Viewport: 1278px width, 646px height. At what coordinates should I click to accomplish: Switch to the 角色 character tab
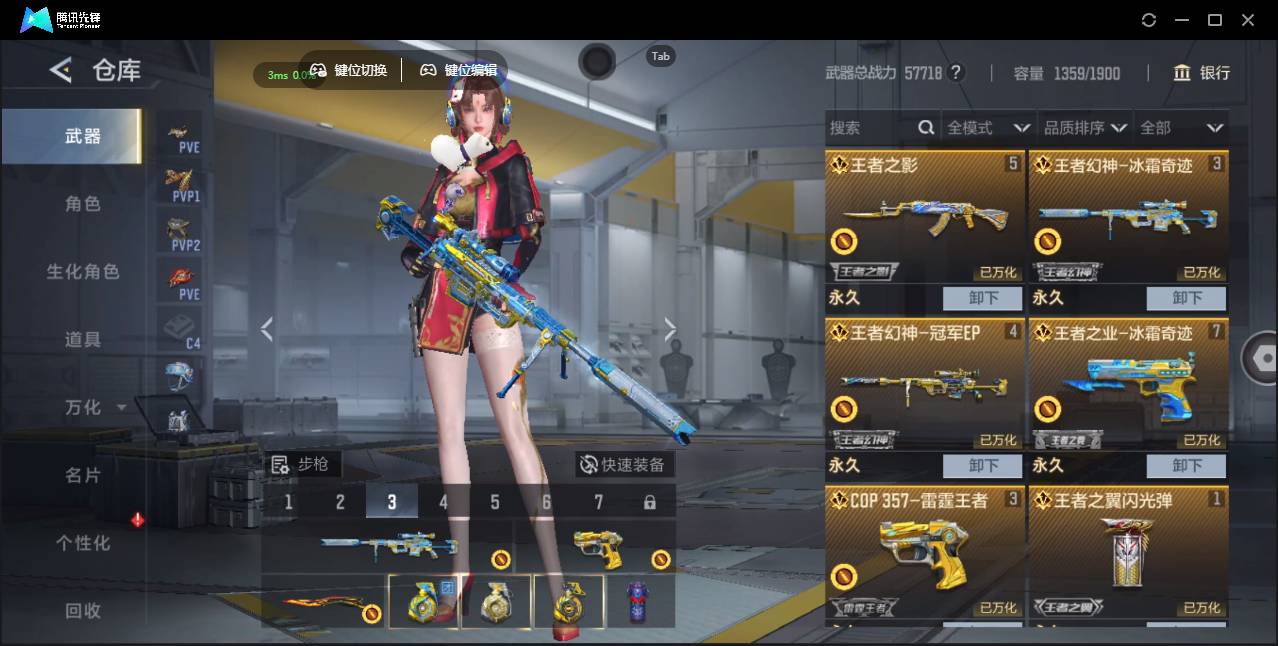pos(83,204)
